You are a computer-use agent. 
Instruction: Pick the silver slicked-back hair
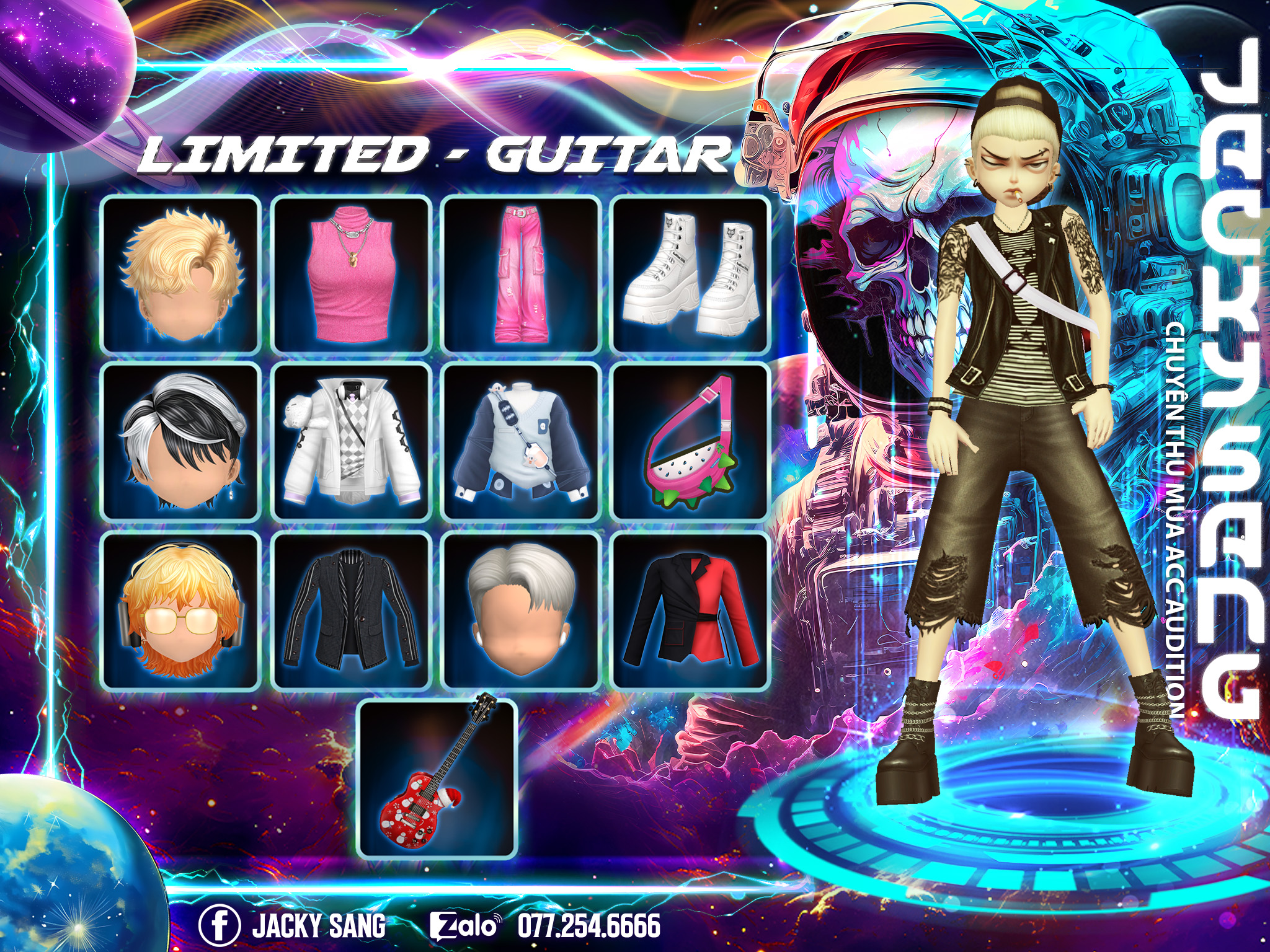point(521,610)
